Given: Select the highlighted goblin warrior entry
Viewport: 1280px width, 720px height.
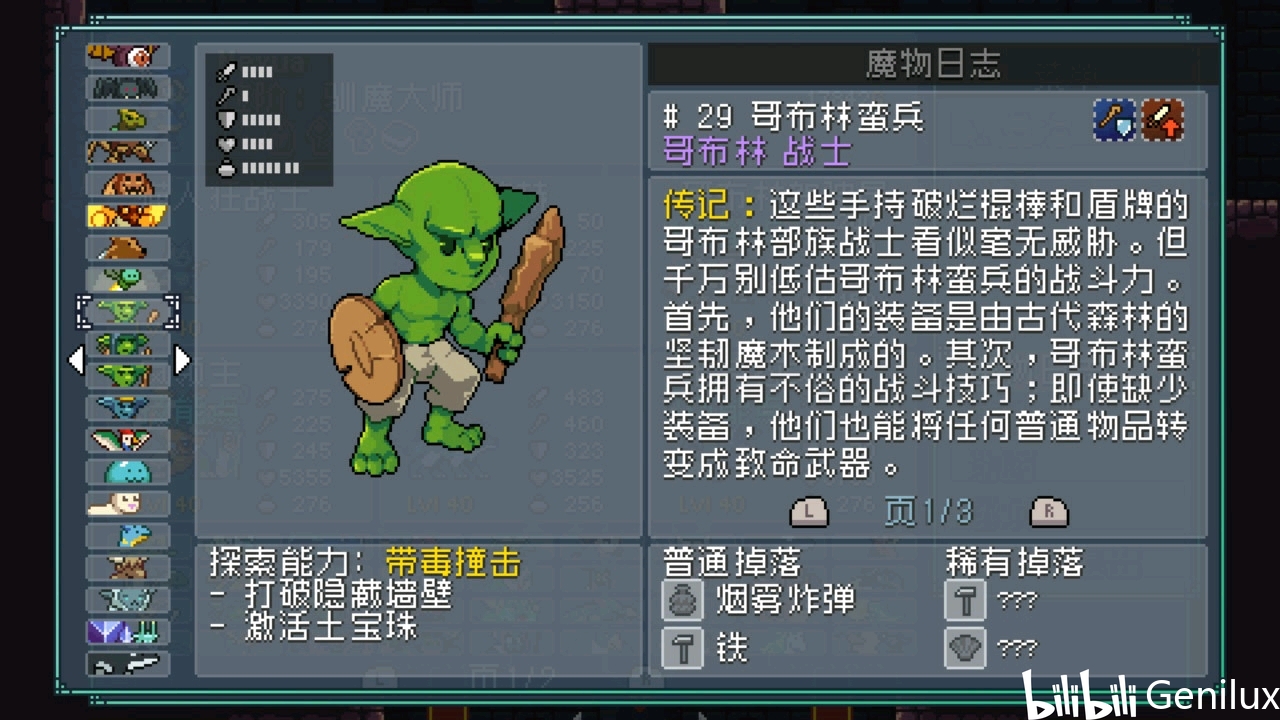Looking at the screenshot, I should click(128, 312).
